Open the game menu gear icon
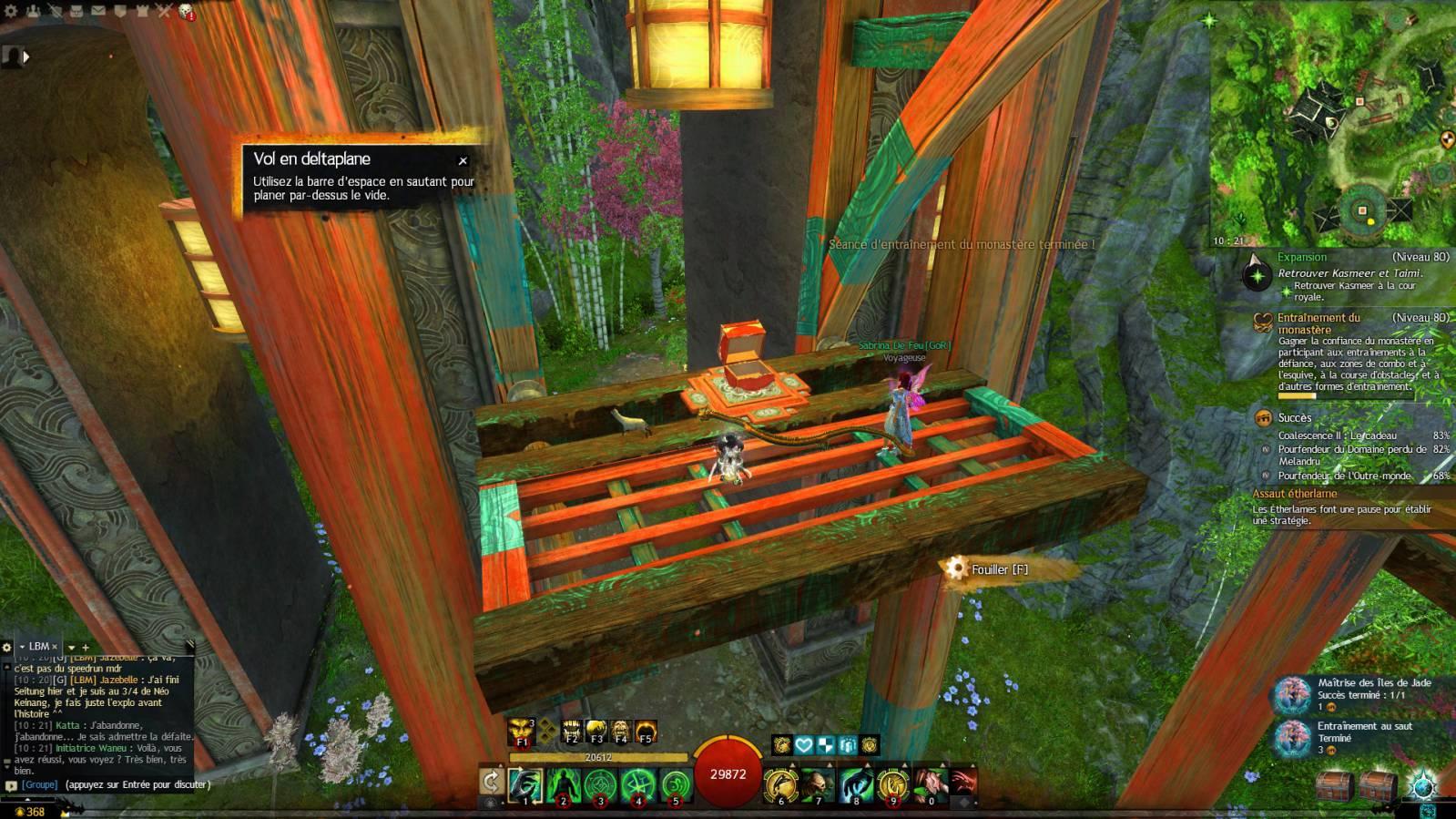Viewport: 1456px width, 819px height. pyautogui.click(x=10, y=11)
